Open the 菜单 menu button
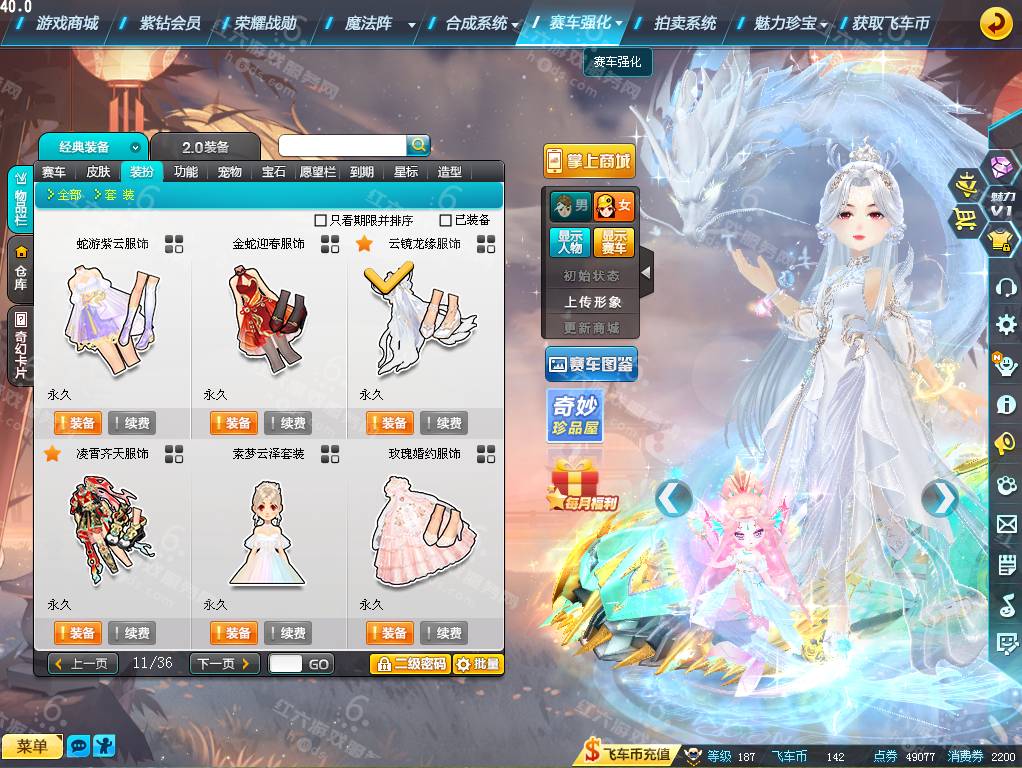 click(32, 746)
